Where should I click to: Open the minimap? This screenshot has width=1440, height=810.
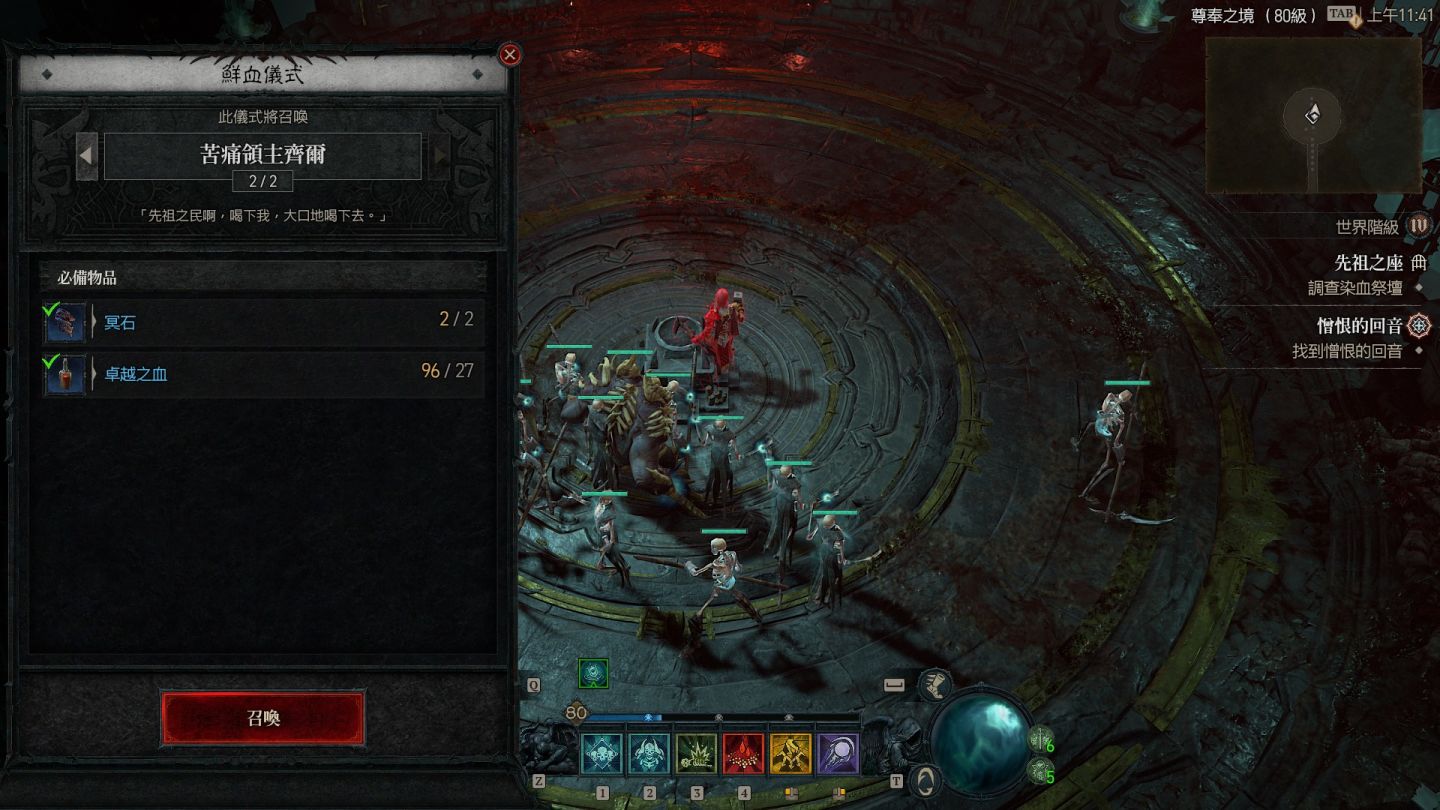(x=1313, y=115)
